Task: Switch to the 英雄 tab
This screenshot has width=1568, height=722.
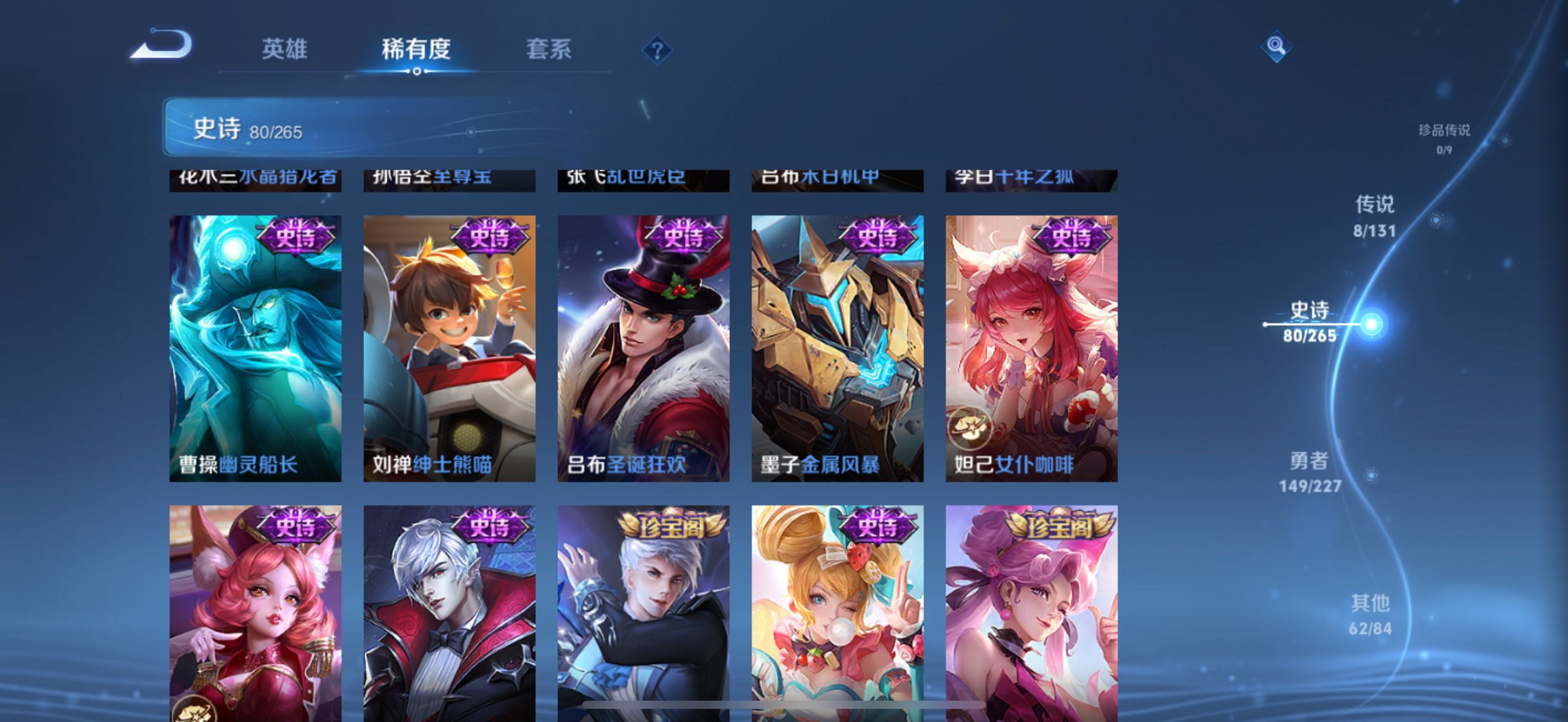Action: click(286, 47)
